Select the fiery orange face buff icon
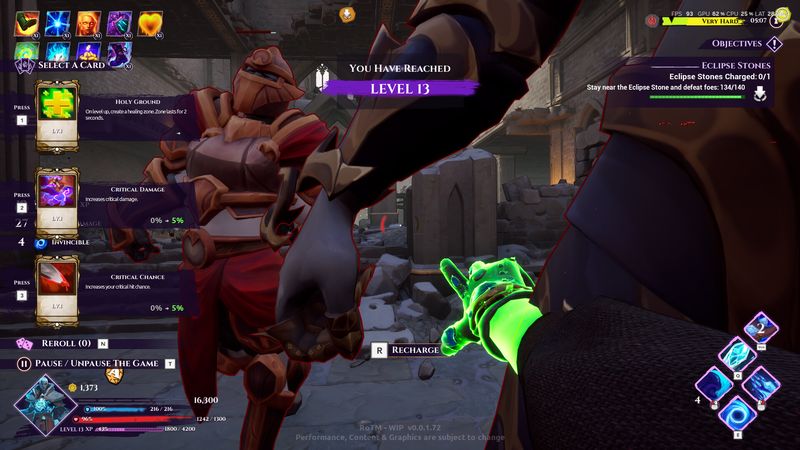 (88, 21)
